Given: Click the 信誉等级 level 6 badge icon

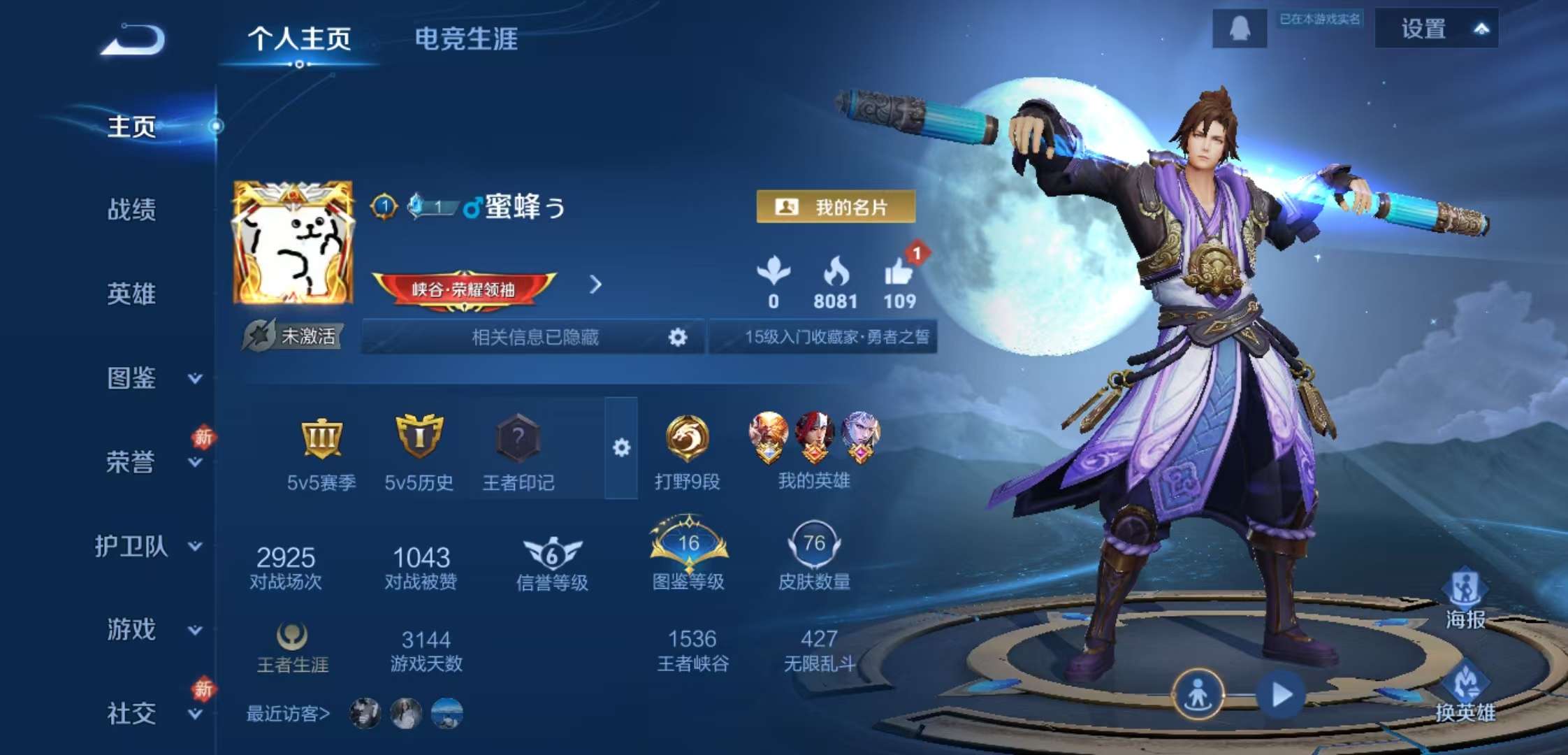Looking at the screenshot, I should click(x=552, y=552).
